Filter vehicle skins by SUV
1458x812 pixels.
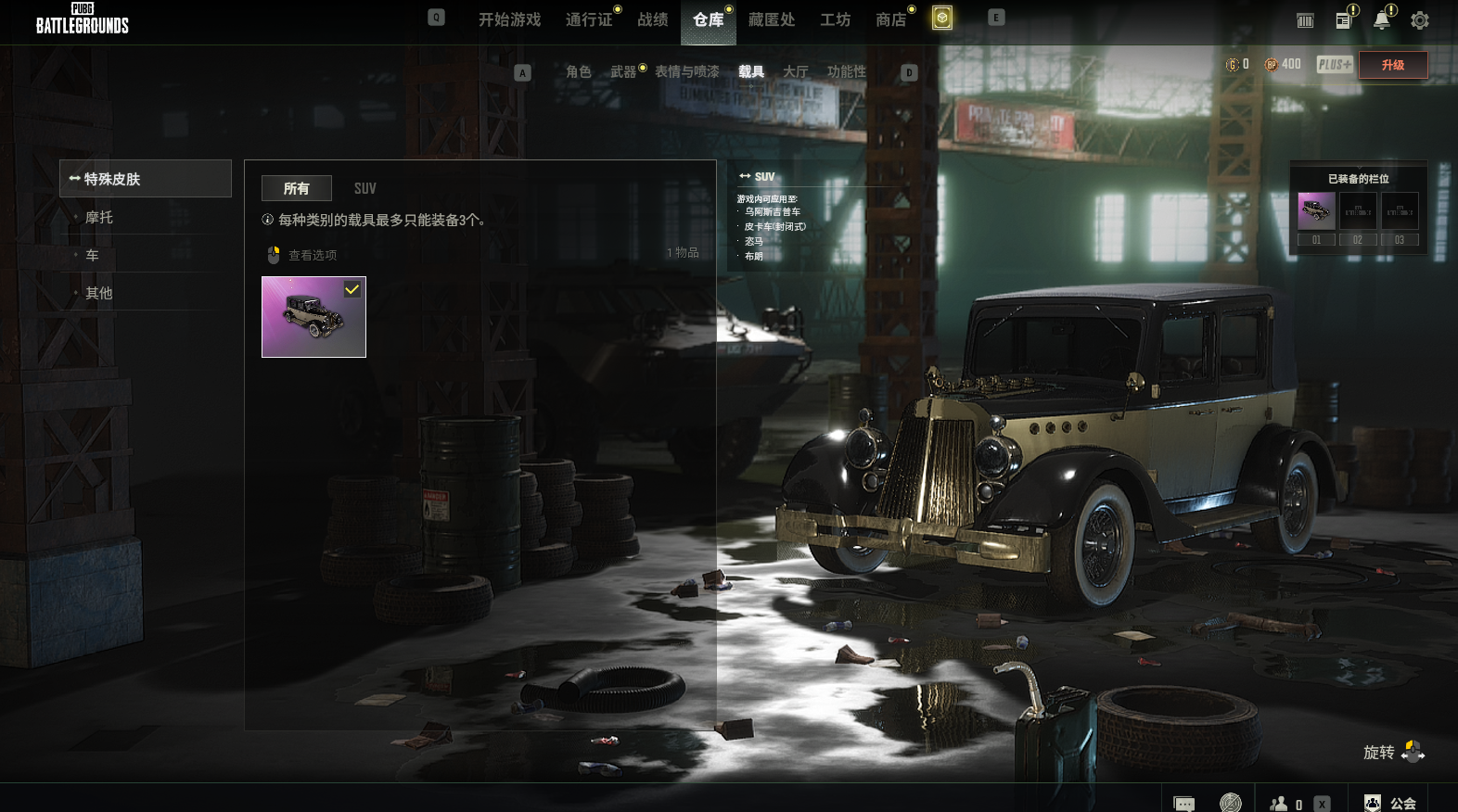point(365,188)
